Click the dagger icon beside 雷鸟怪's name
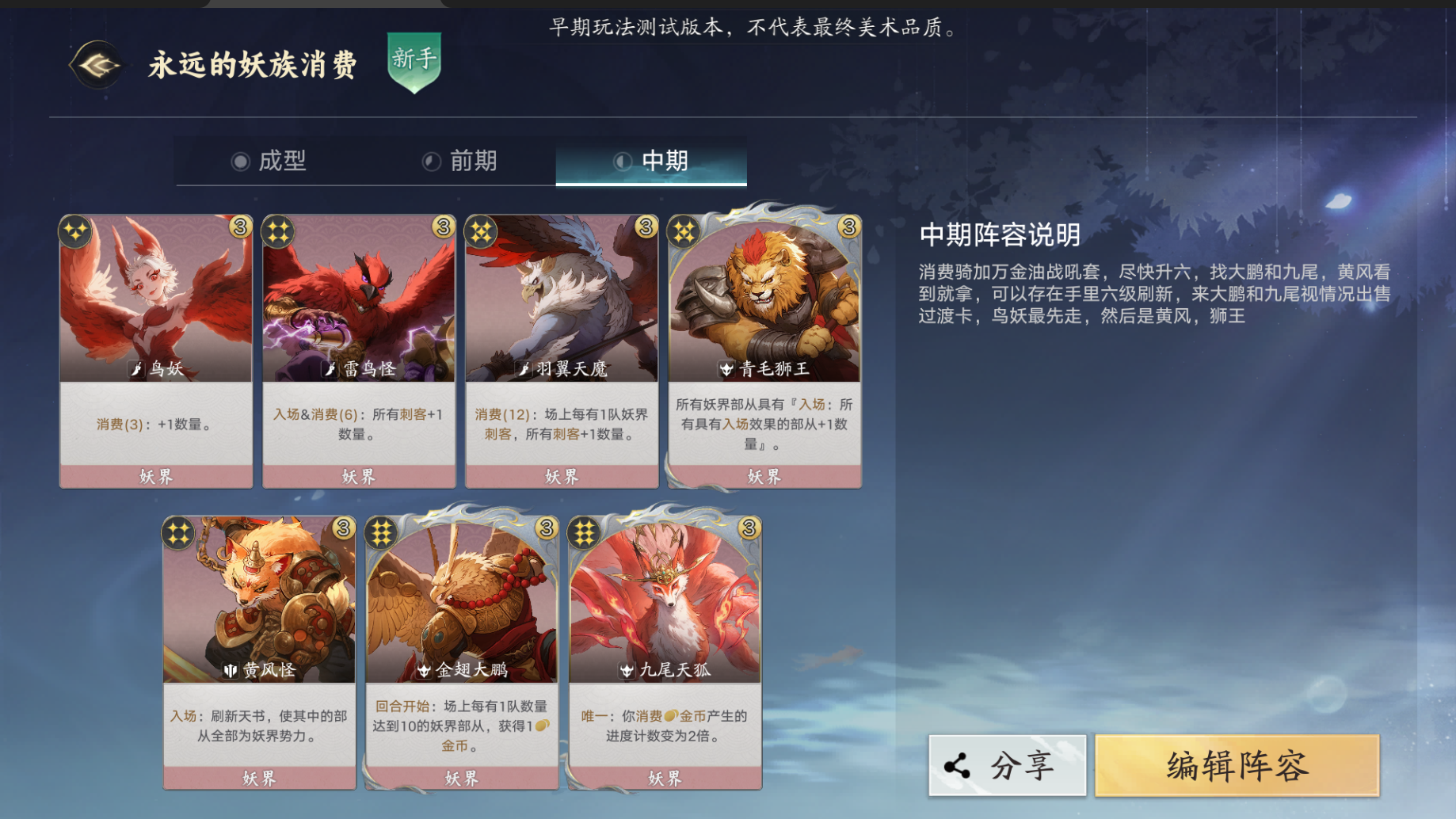1456x819 pixels. coord(331,368)
